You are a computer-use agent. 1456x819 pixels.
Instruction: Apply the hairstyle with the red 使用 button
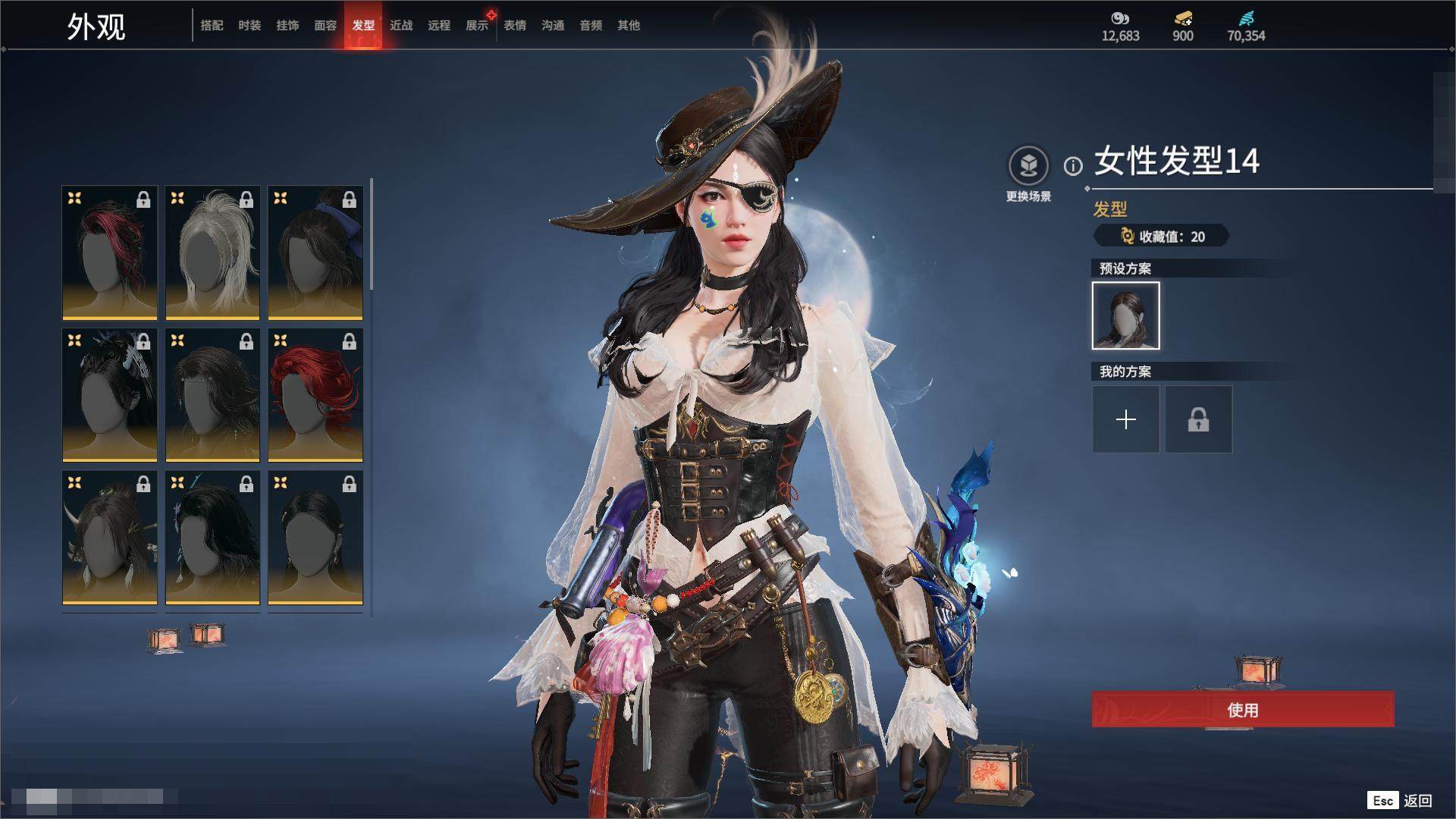tap(1242, 710)
